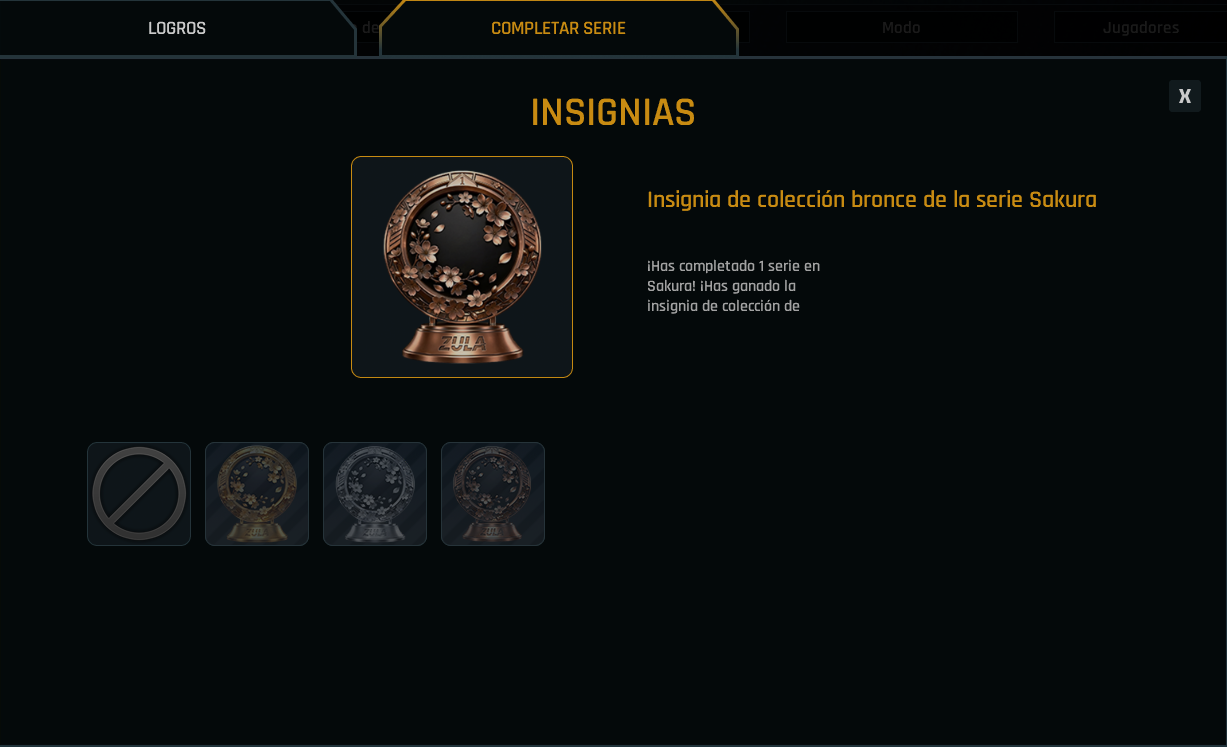Open the dimmed Jugadores header
The height and width of the screenshot is (747, 1227).
point(1140,28)
